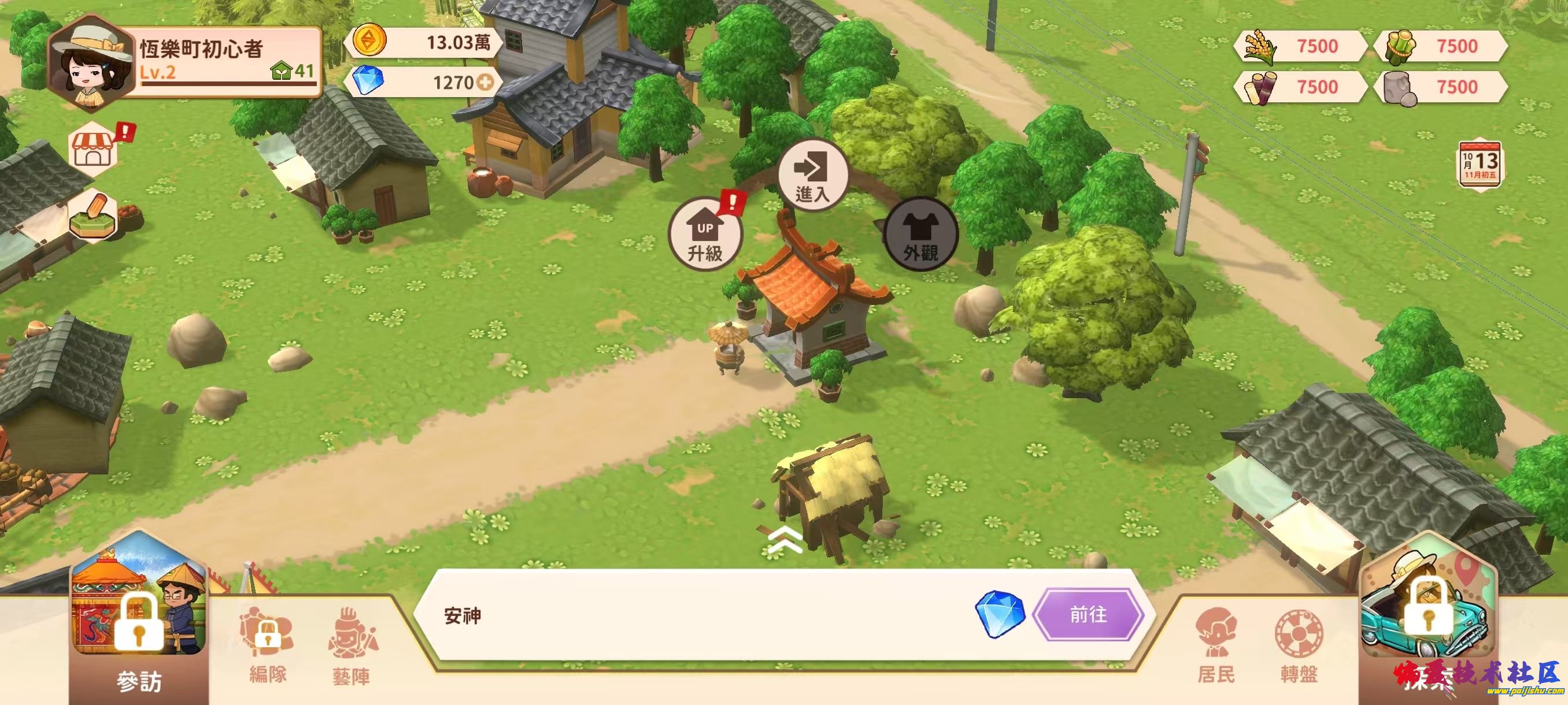Screen dimensions: 1568x705
Task: Open the build mode hammer icon
Action: [94, 214]
